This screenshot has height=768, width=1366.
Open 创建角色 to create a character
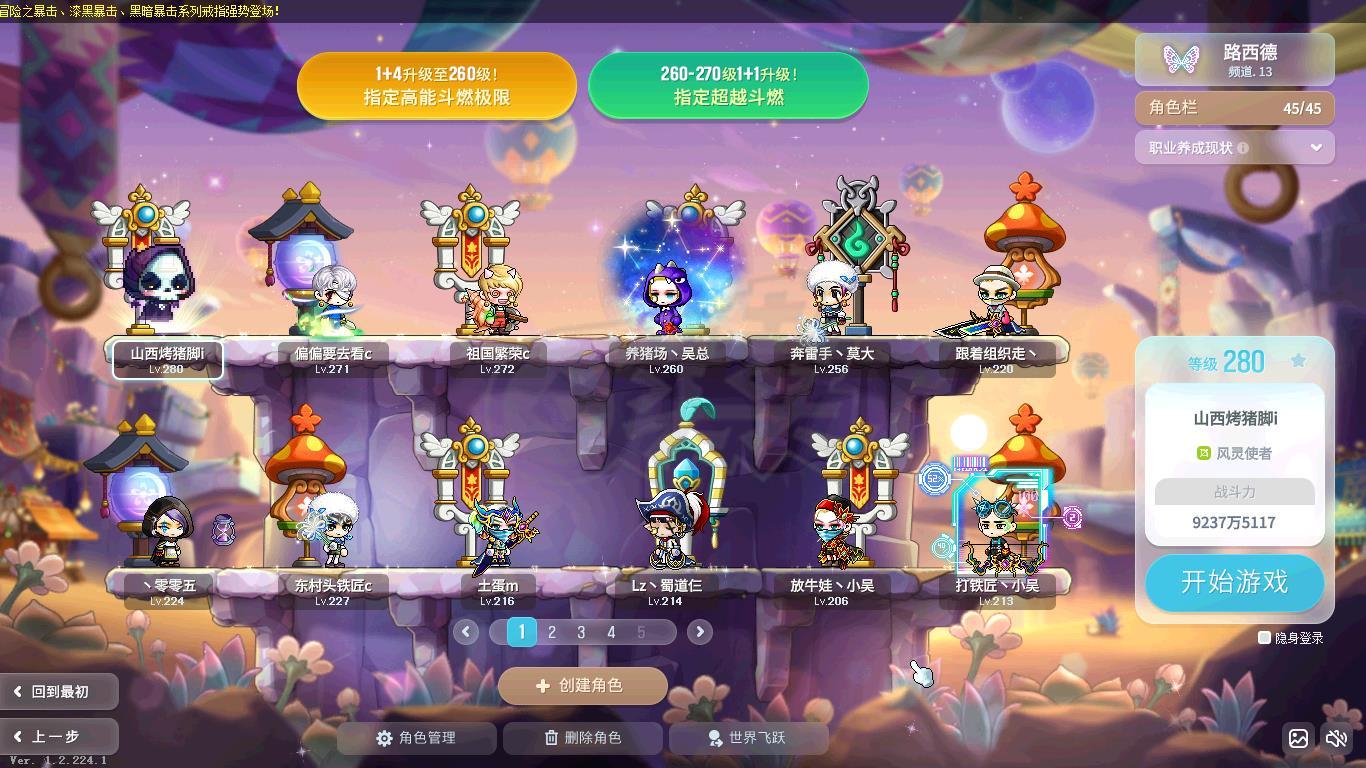click(x=582, y=686)
